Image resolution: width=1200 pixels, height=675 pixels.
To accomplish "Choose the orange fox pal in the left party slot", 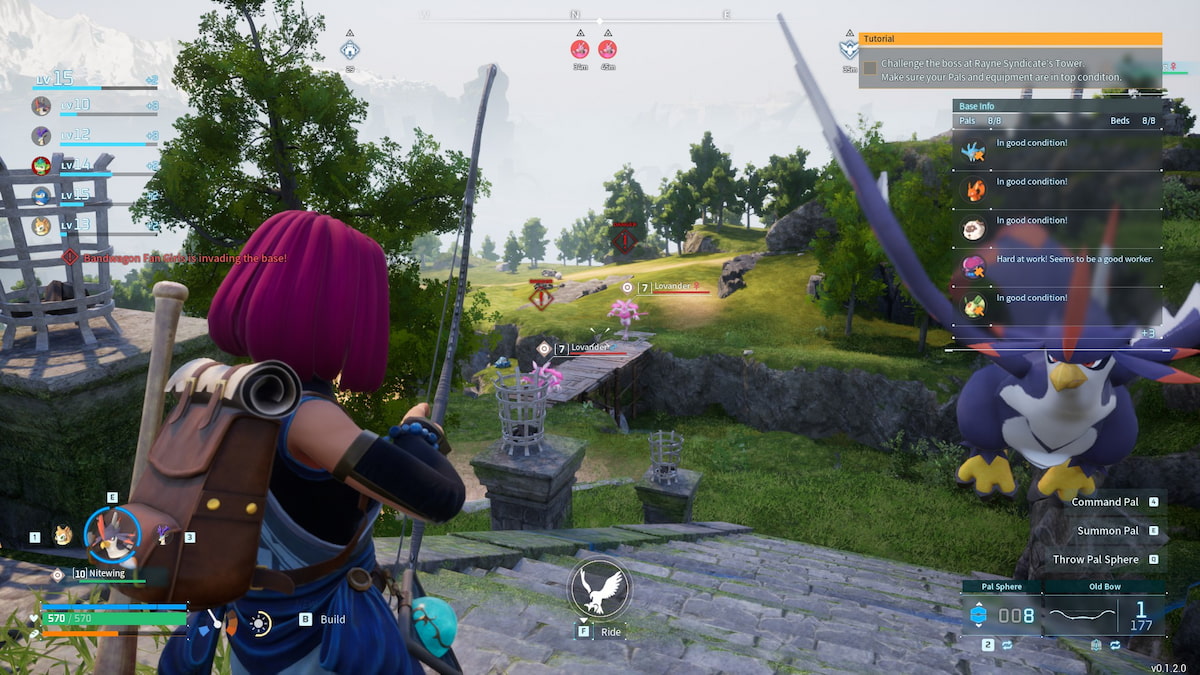I will 63,536.
